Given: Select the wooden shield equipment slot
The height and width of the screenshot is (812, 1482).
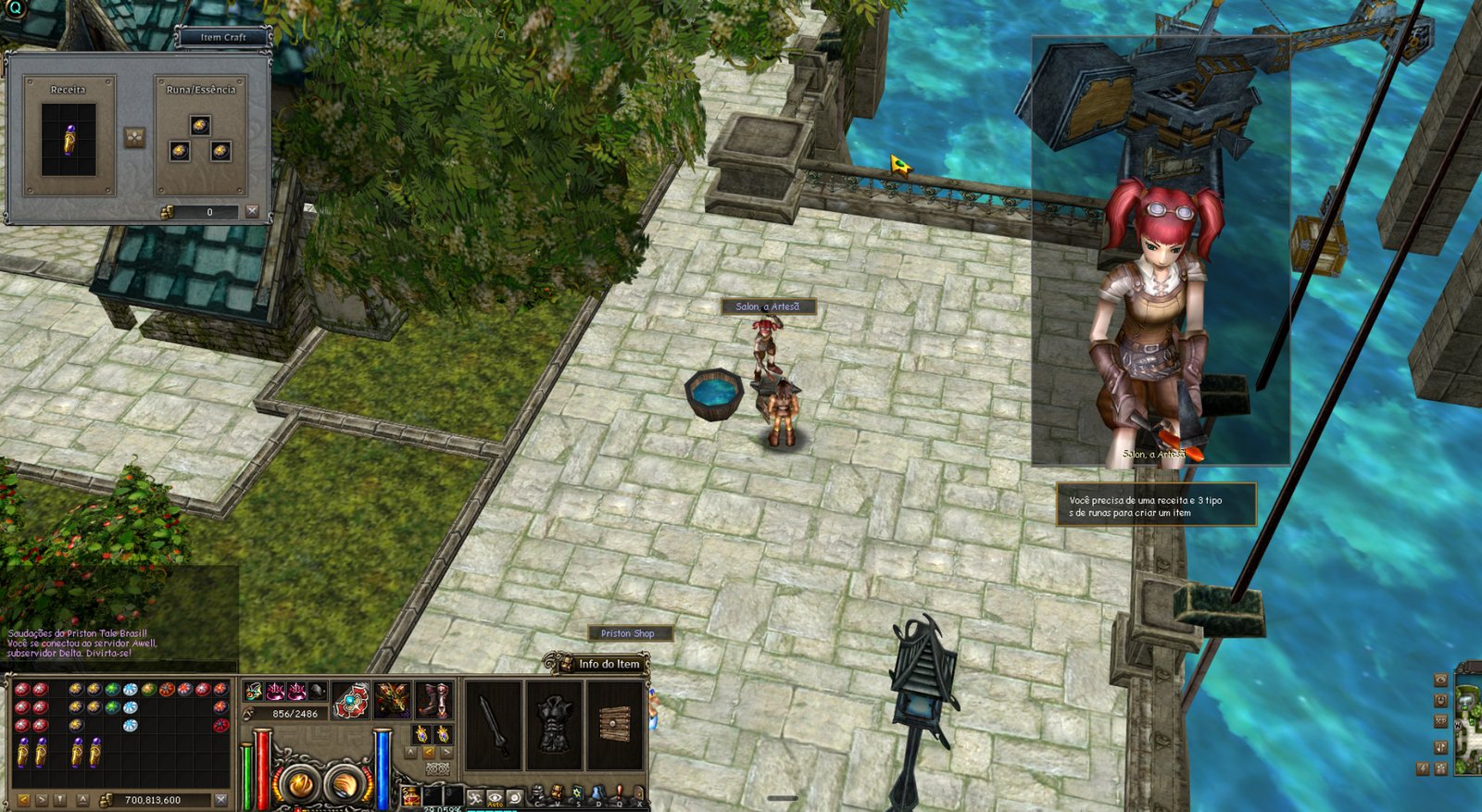Looking at the screenshot, I should pos(615,726).
